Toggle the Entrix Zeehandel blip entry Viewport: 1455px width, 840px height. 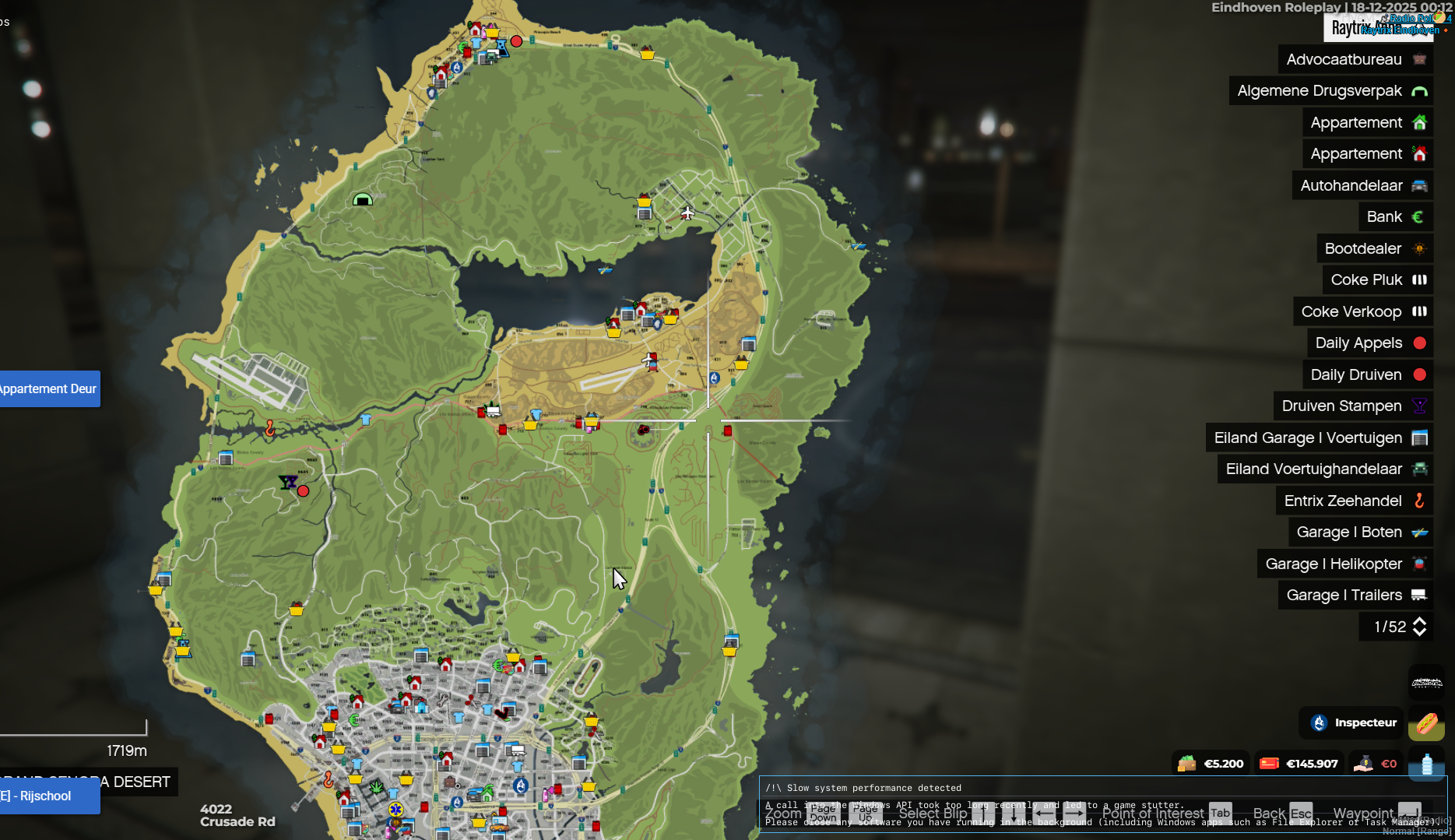(1354, 501)
